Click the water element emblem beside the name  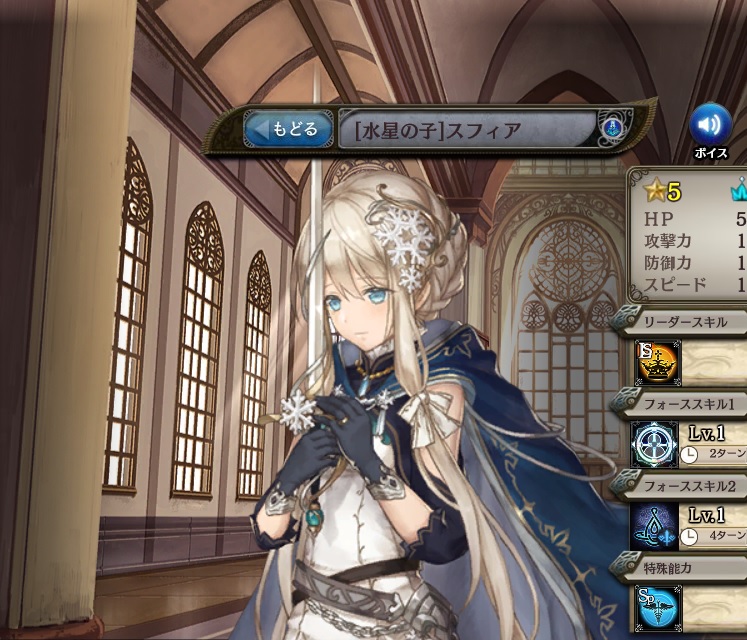[612, 128]
